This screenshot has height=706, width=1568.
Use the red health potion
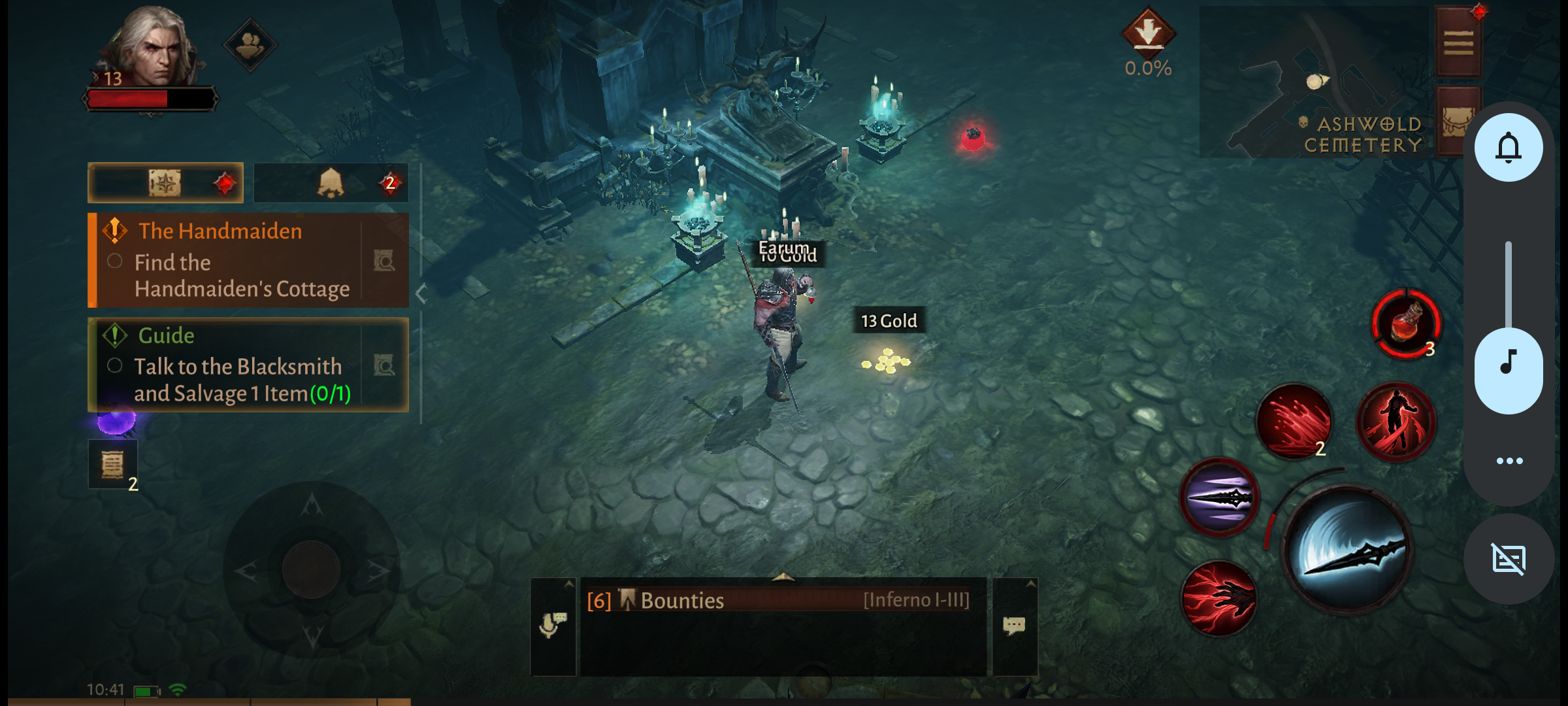click(1406, 324)
